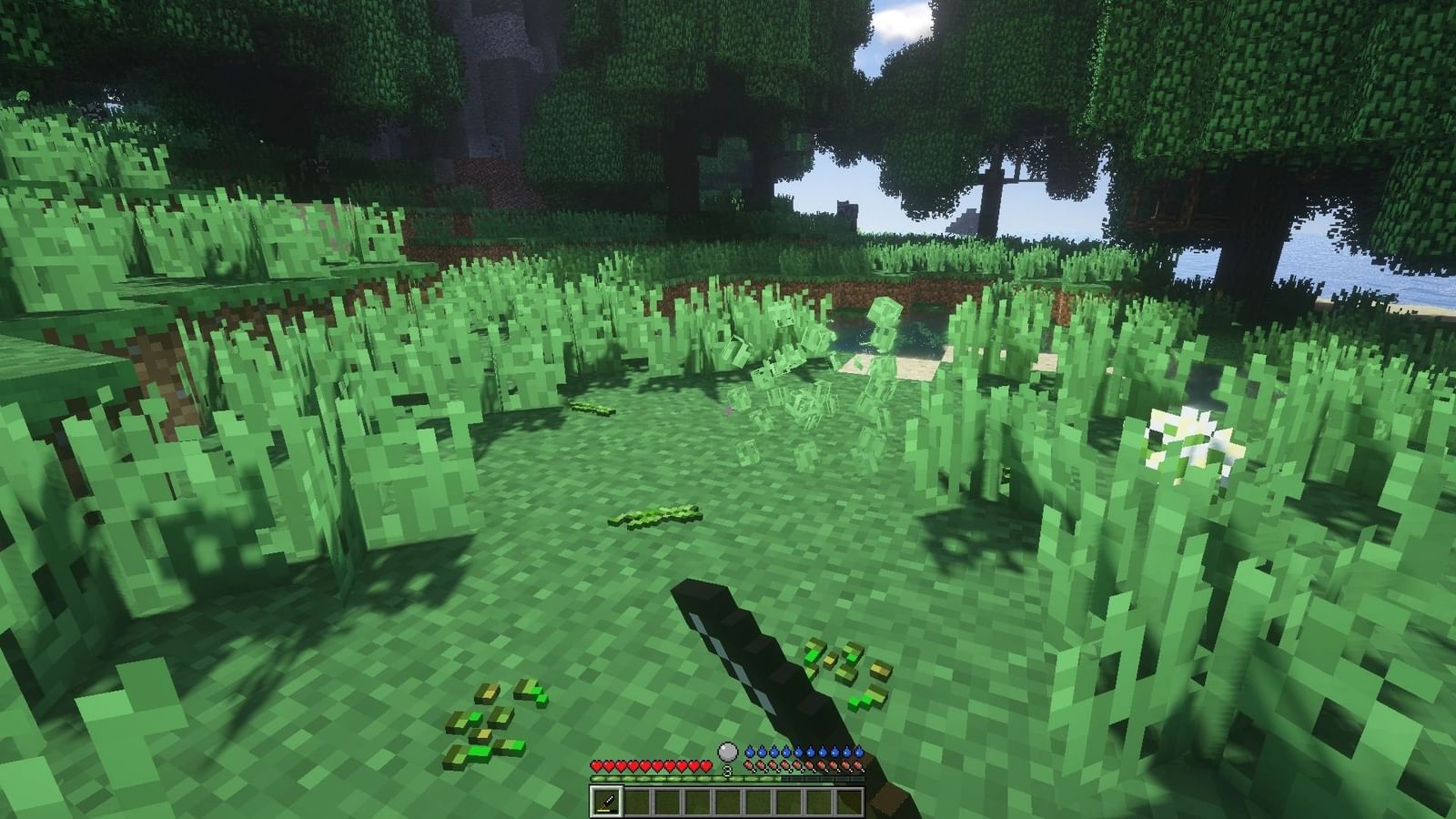Click the rightmost blue droplet in the thirst bar

[x=858, y=752]
